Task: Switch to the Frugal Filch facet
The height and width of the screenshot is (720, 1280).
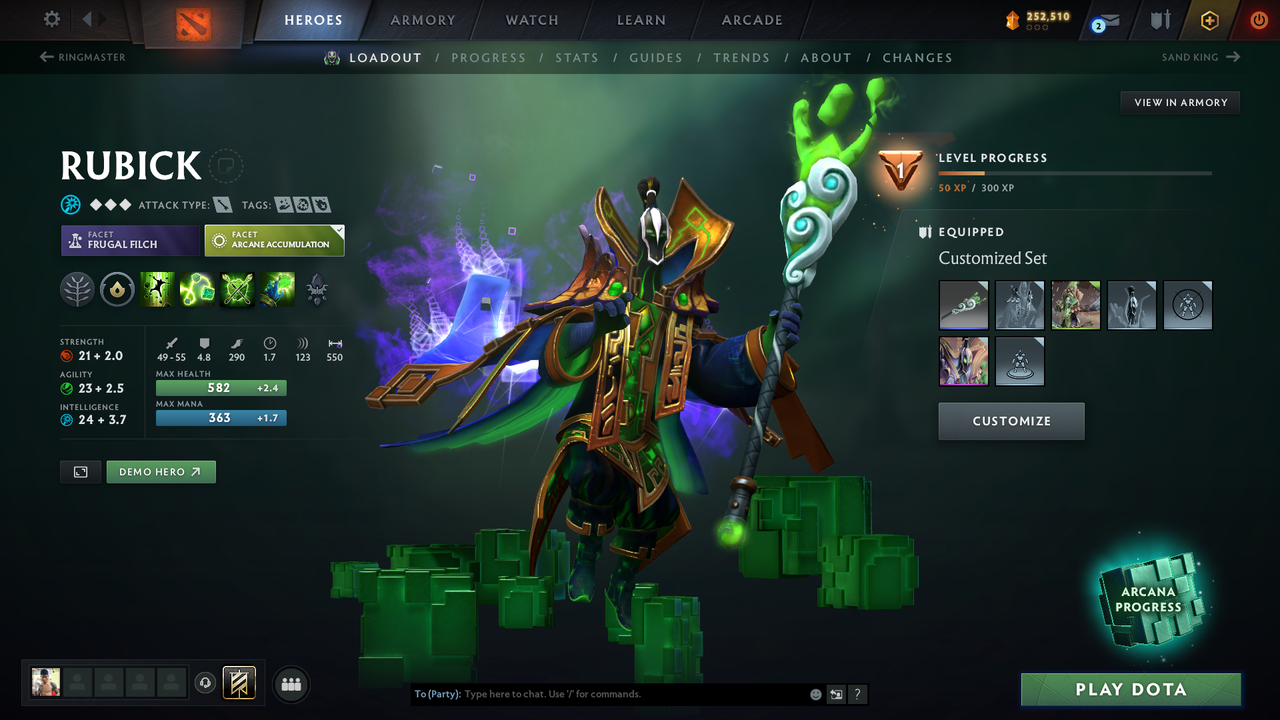Action: (130, 240)
